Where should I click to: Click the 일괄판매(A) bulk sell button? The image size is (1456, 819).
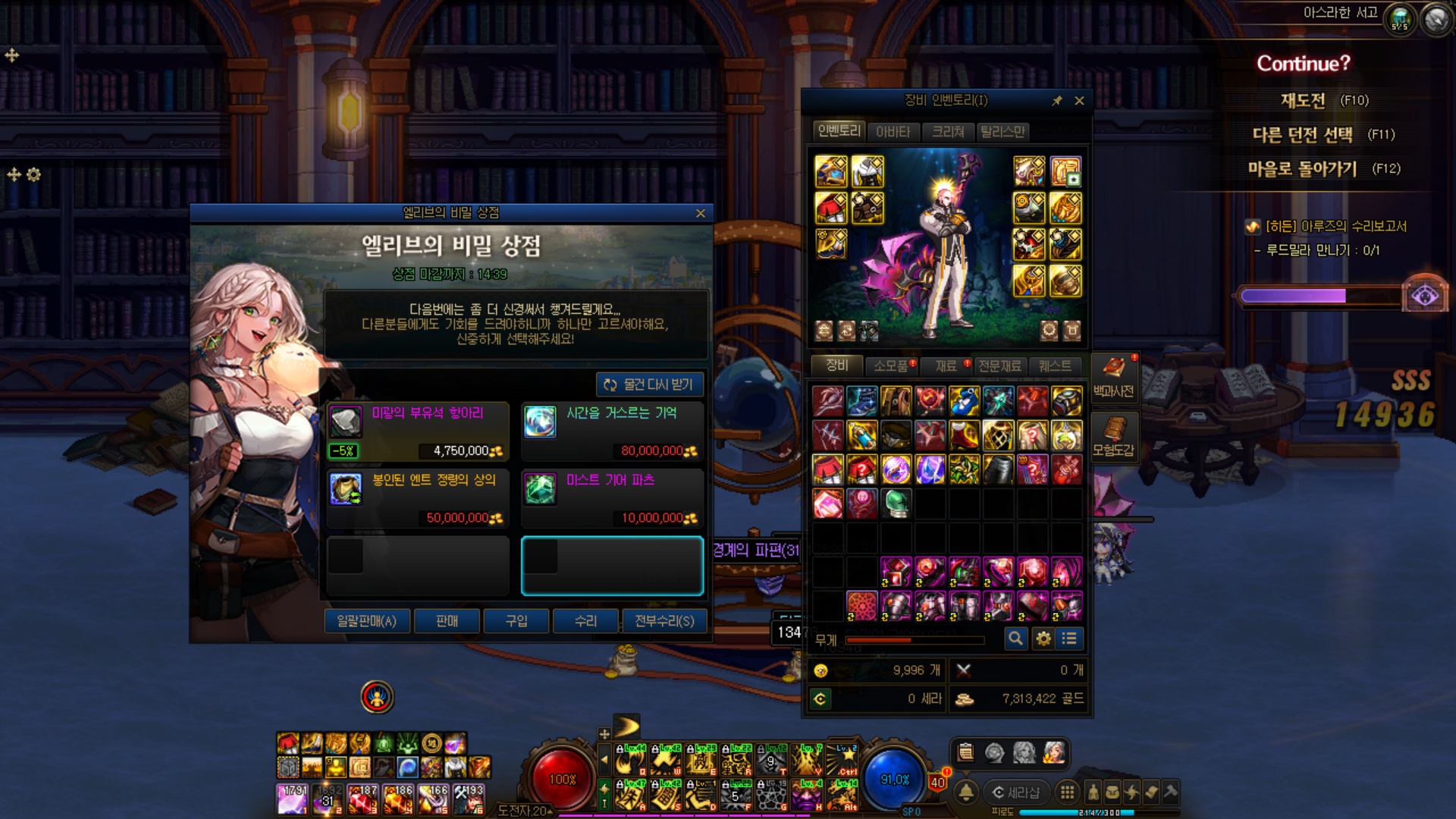(x=367, y=621)
